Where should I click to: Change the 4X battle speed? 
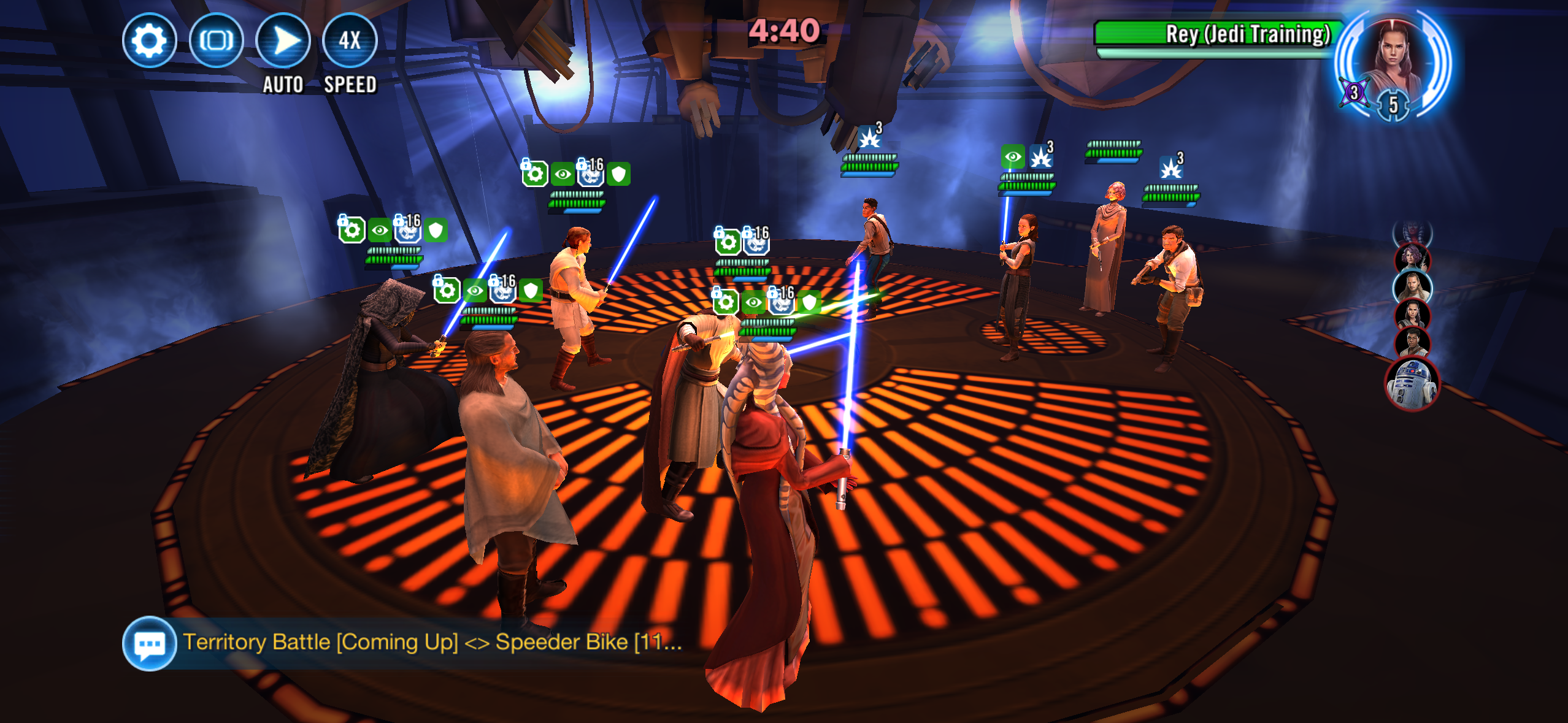click(x=350, y=41)
